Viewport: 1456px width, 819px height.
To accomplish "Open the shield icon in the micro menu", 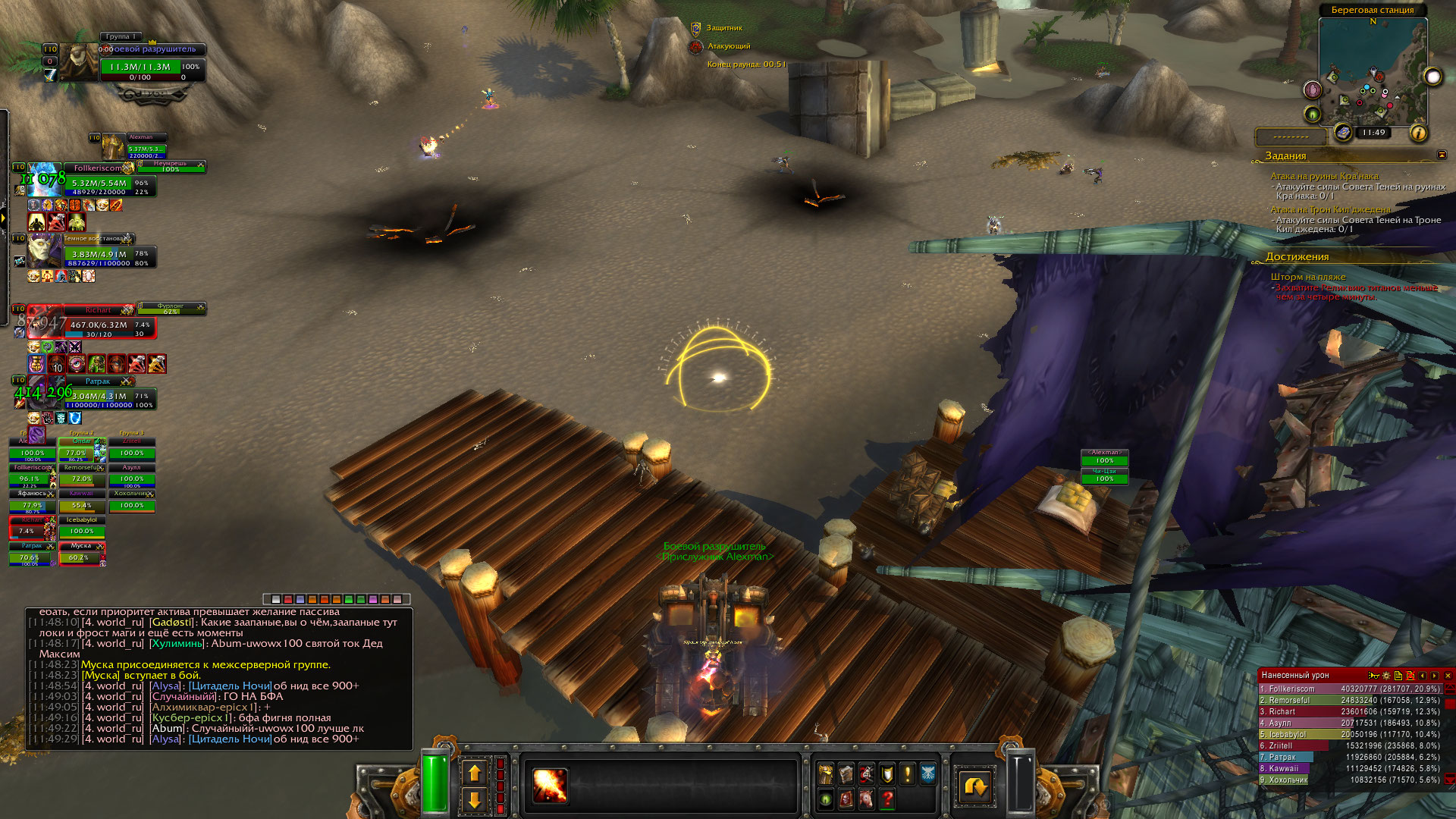I will point(886,773).
